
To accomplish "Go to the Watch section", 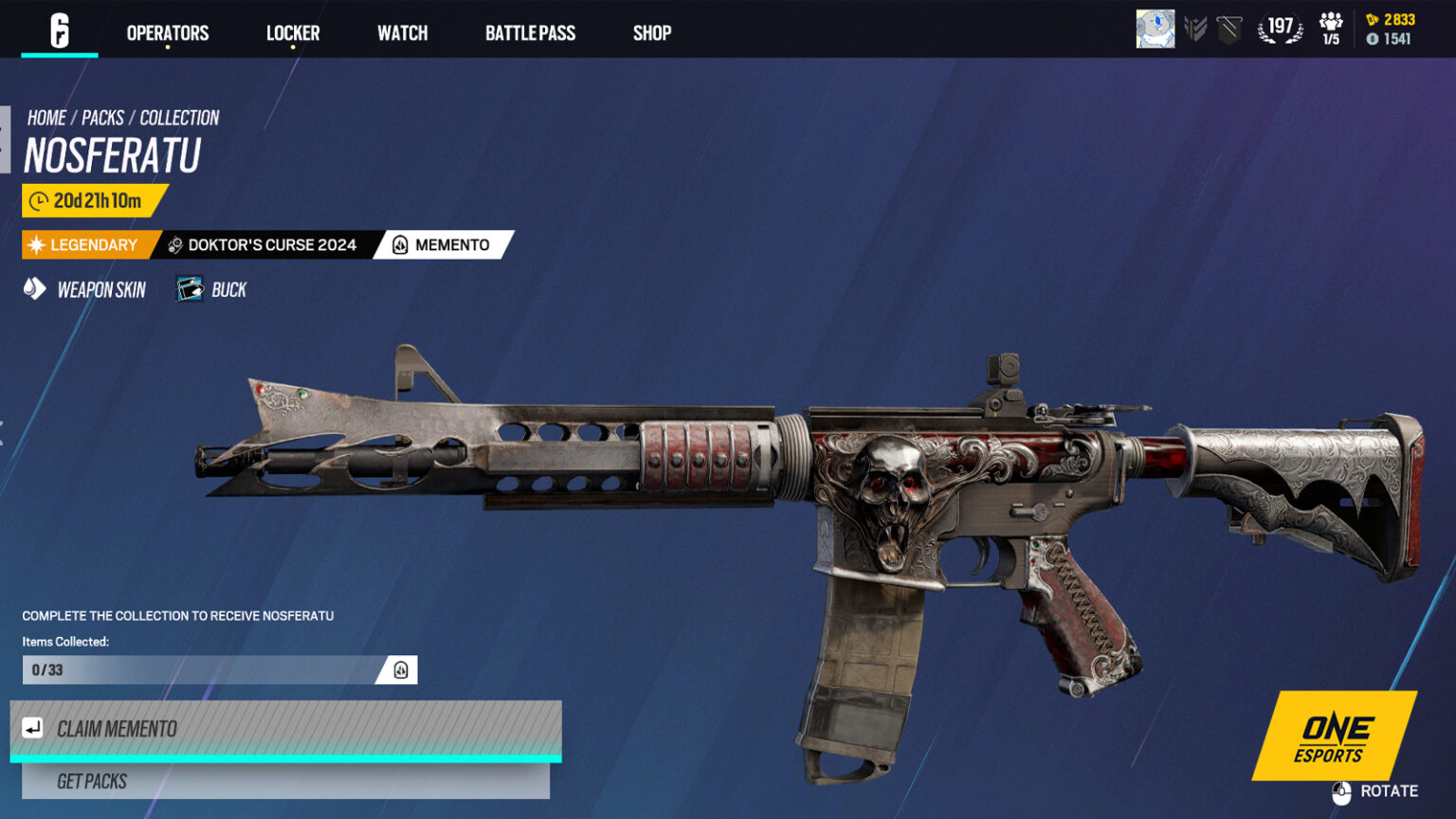I will (x=402, y=33).
